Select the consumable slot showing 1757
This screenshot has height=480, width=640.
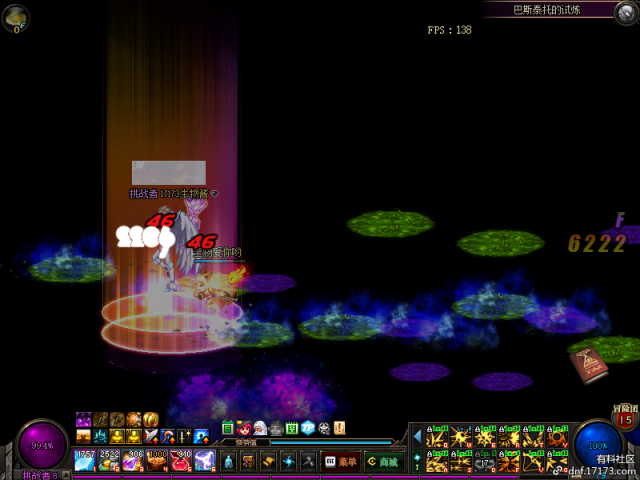85,460
